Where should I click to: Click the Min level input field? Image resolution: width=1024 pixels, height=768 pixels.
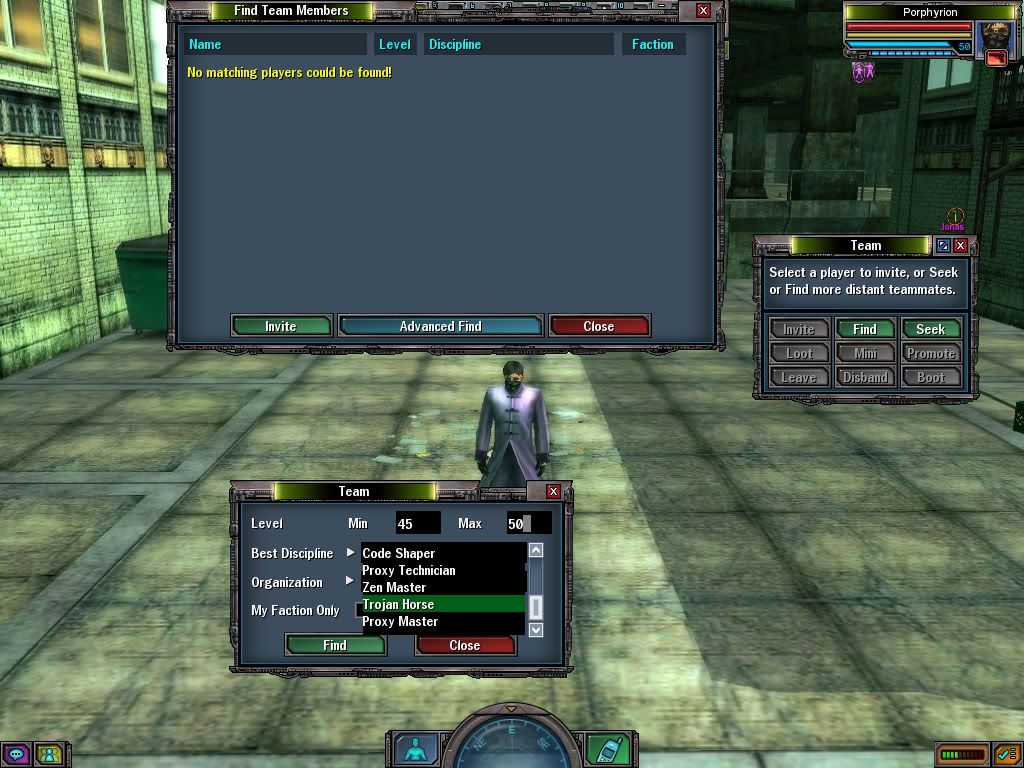click(417, 523)
